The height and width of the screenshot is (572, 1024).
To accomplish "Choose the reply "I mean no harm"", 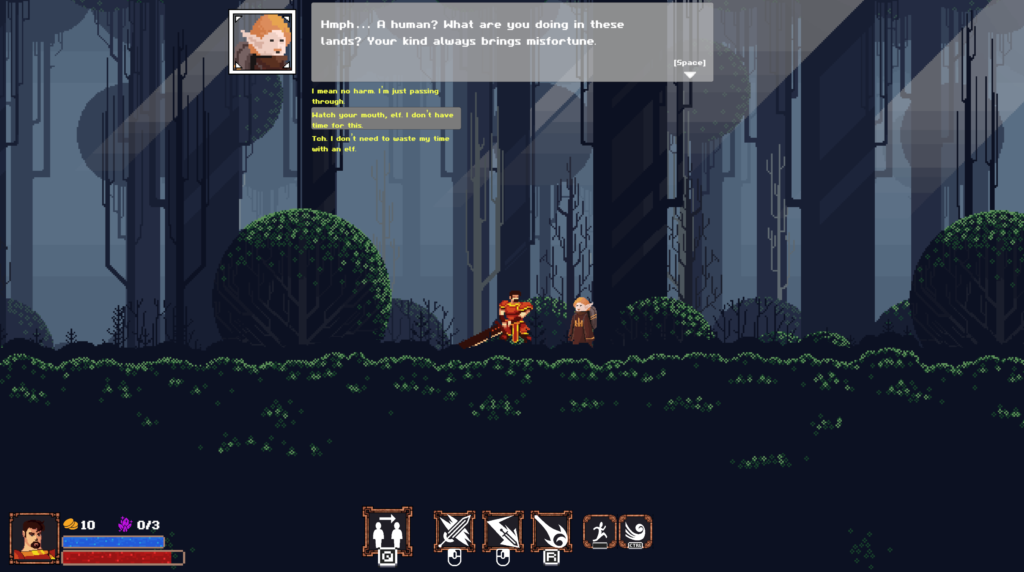I will [x=375, y=96].
